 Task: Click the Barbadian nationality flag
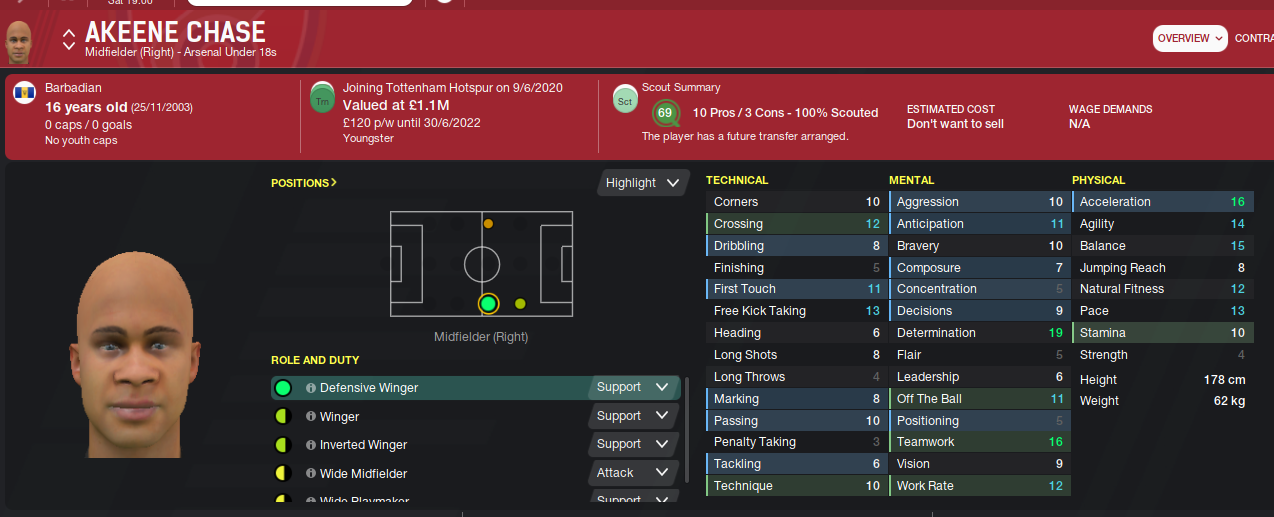tap(25, 96)
